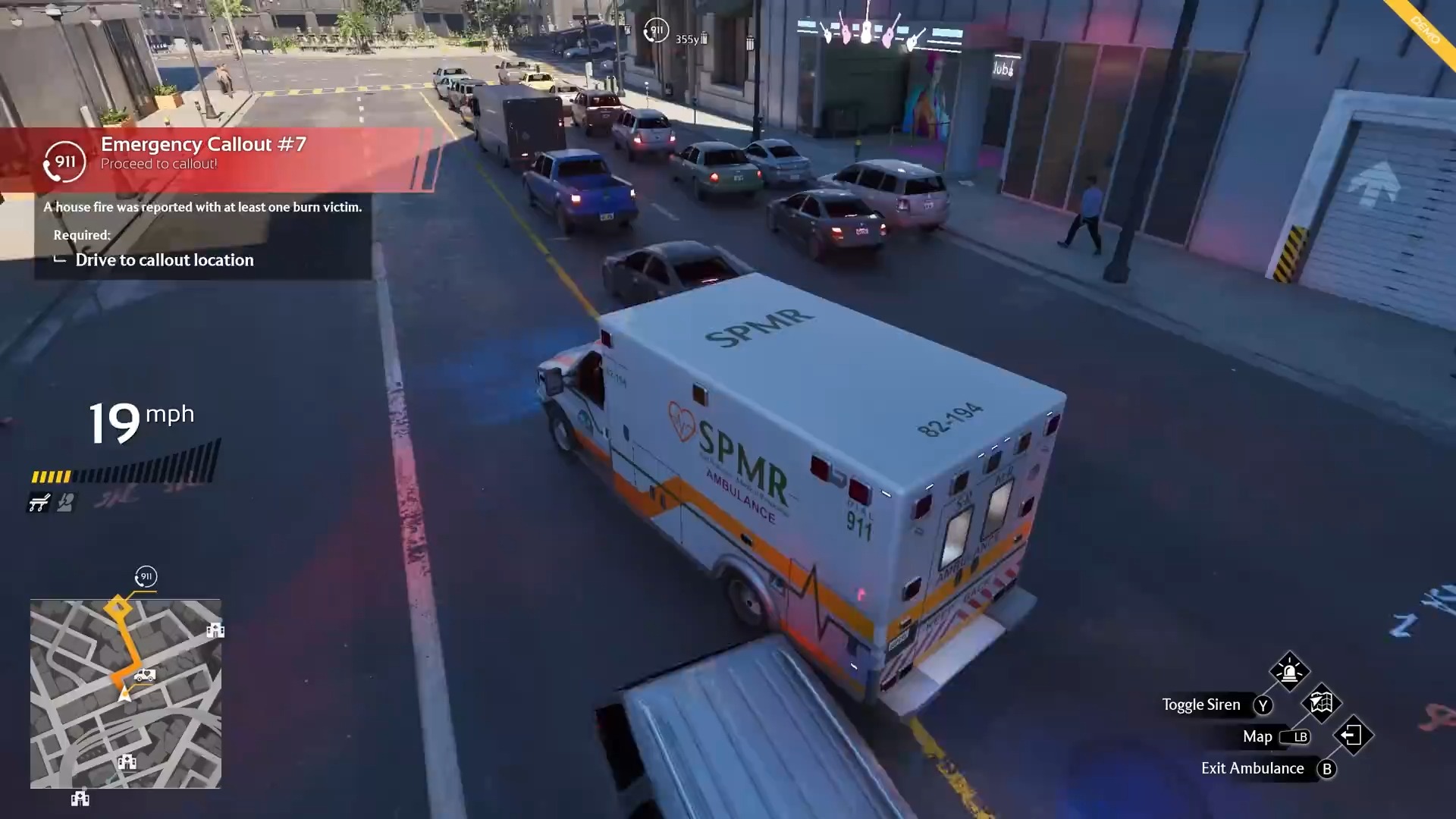Open the Map menu option
Image resolution: width=1456 pixels, height=819 pixels.
click(x=1258, y=736)
